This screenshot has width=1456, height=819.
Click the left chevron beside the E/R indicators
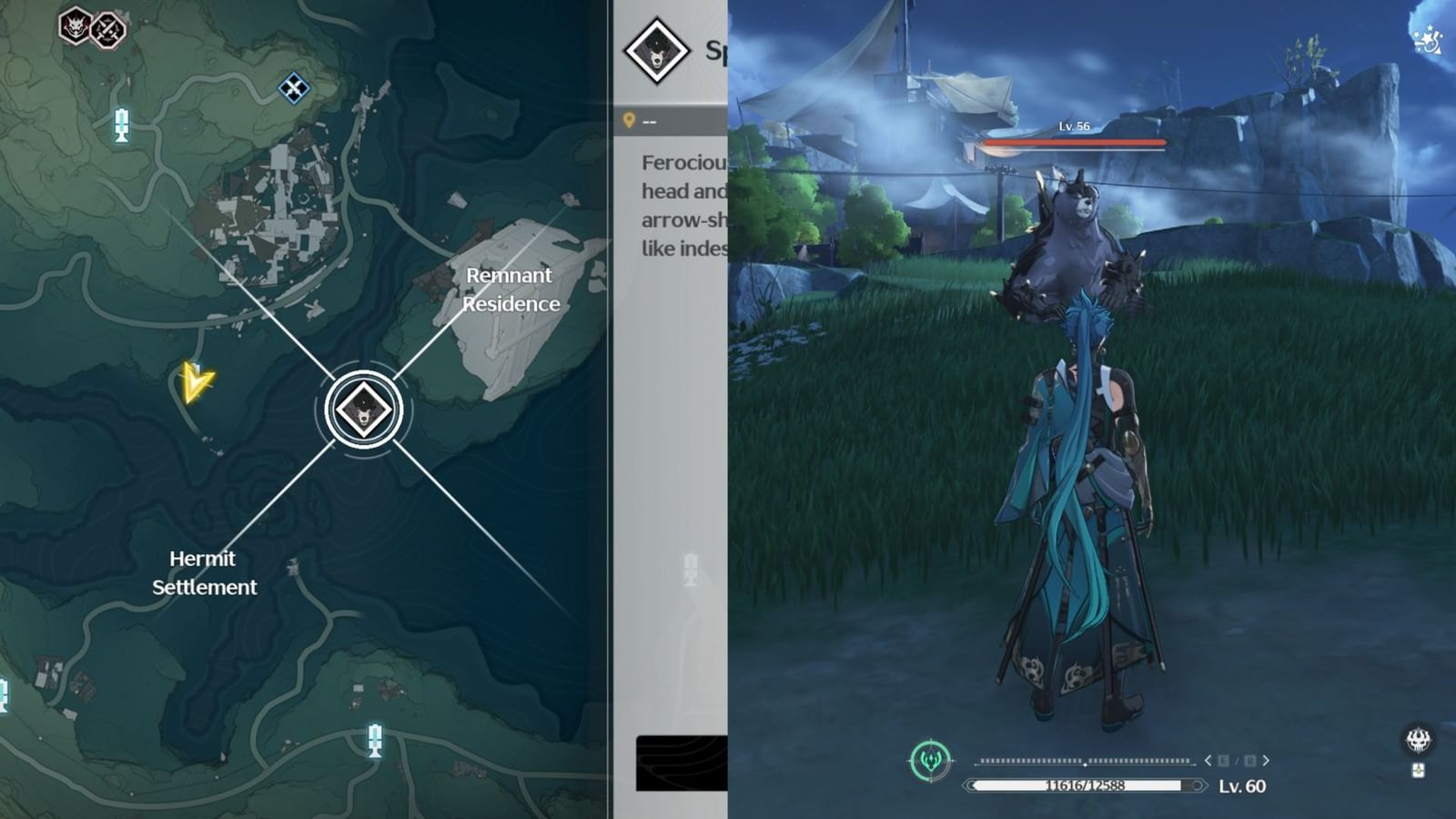(x=1208, y=760)
